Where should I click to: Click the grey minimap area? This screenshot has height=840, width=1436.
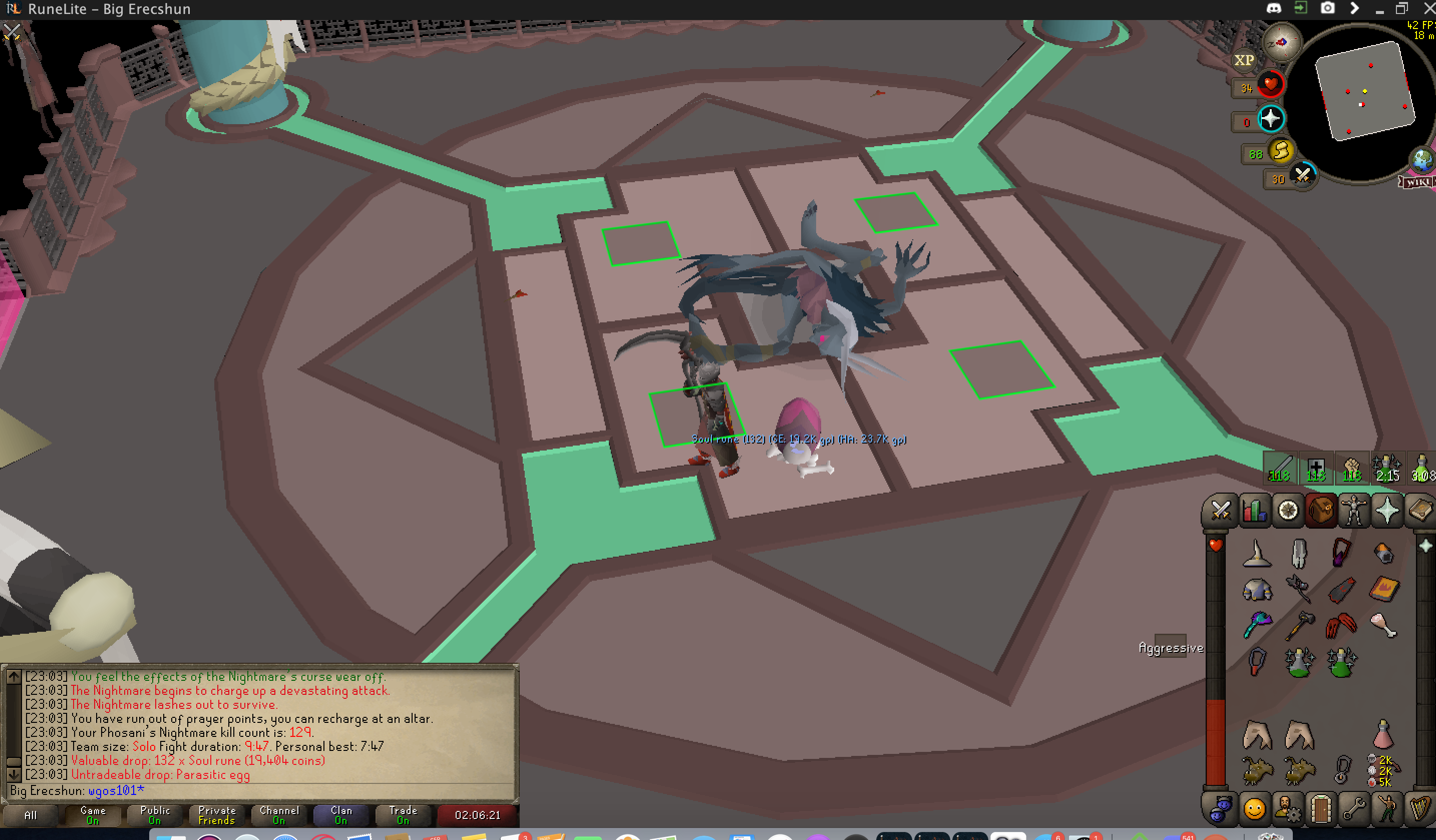[1365, 91]
